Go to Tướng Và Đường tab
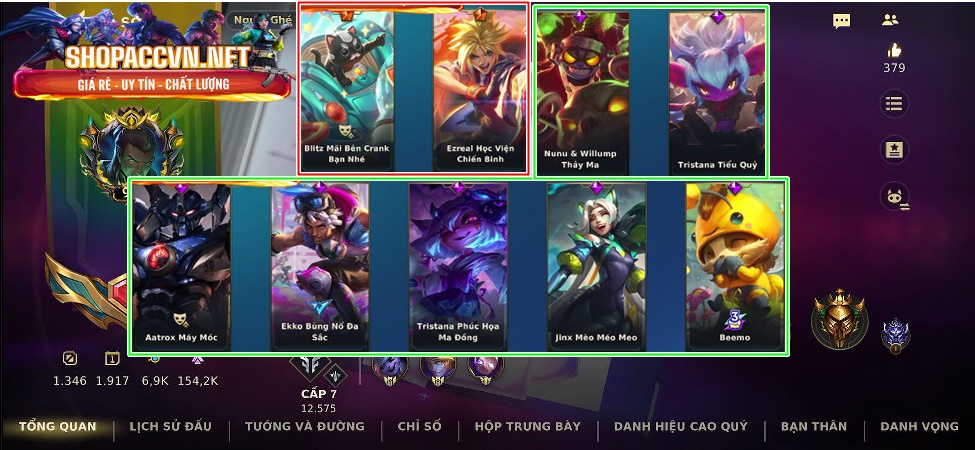 pyautogui.click(x=305, y=427)
